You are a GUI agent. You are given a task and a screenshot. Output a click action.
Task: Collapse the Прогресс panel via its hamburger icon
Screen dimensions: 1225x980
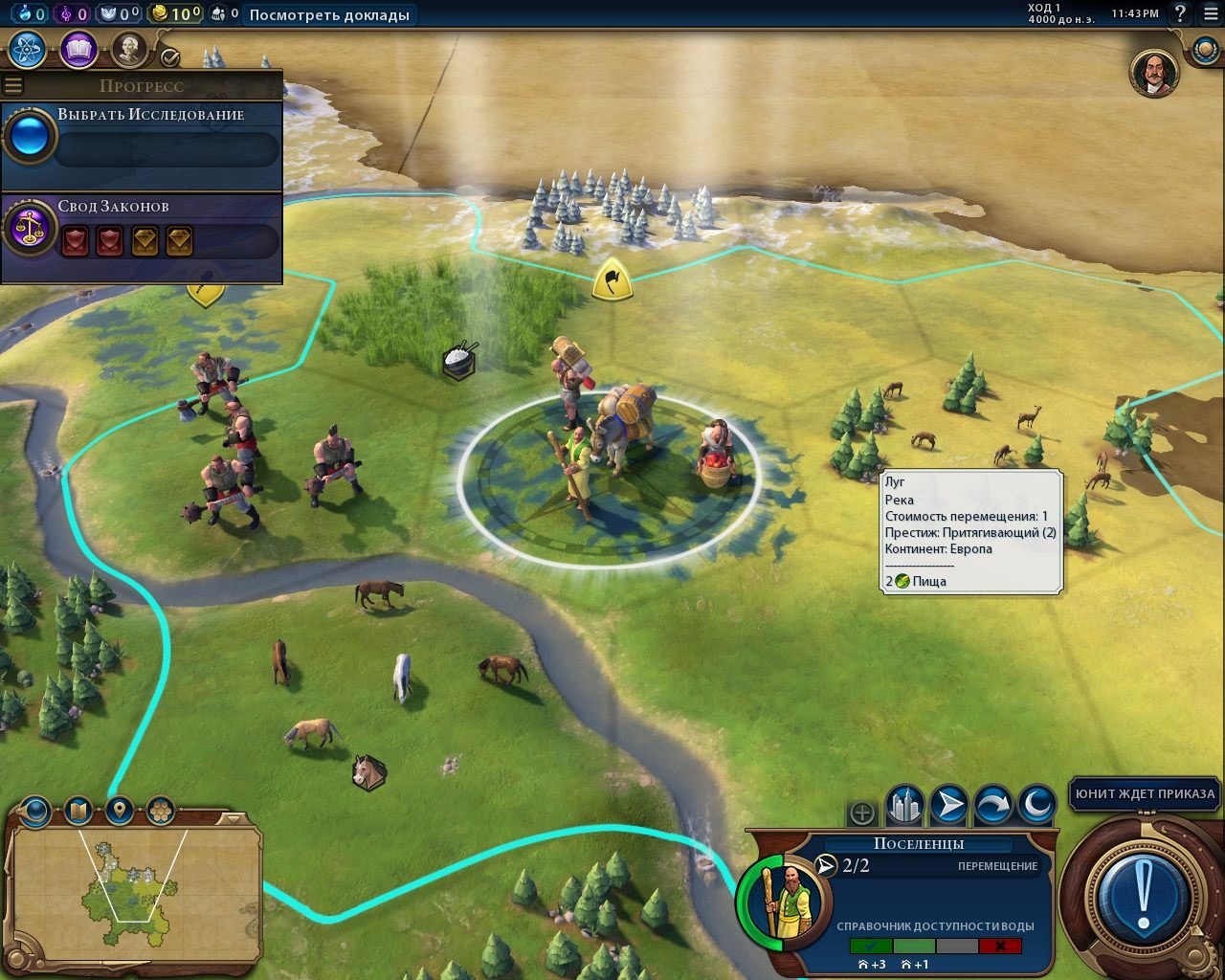coord(12,85)
